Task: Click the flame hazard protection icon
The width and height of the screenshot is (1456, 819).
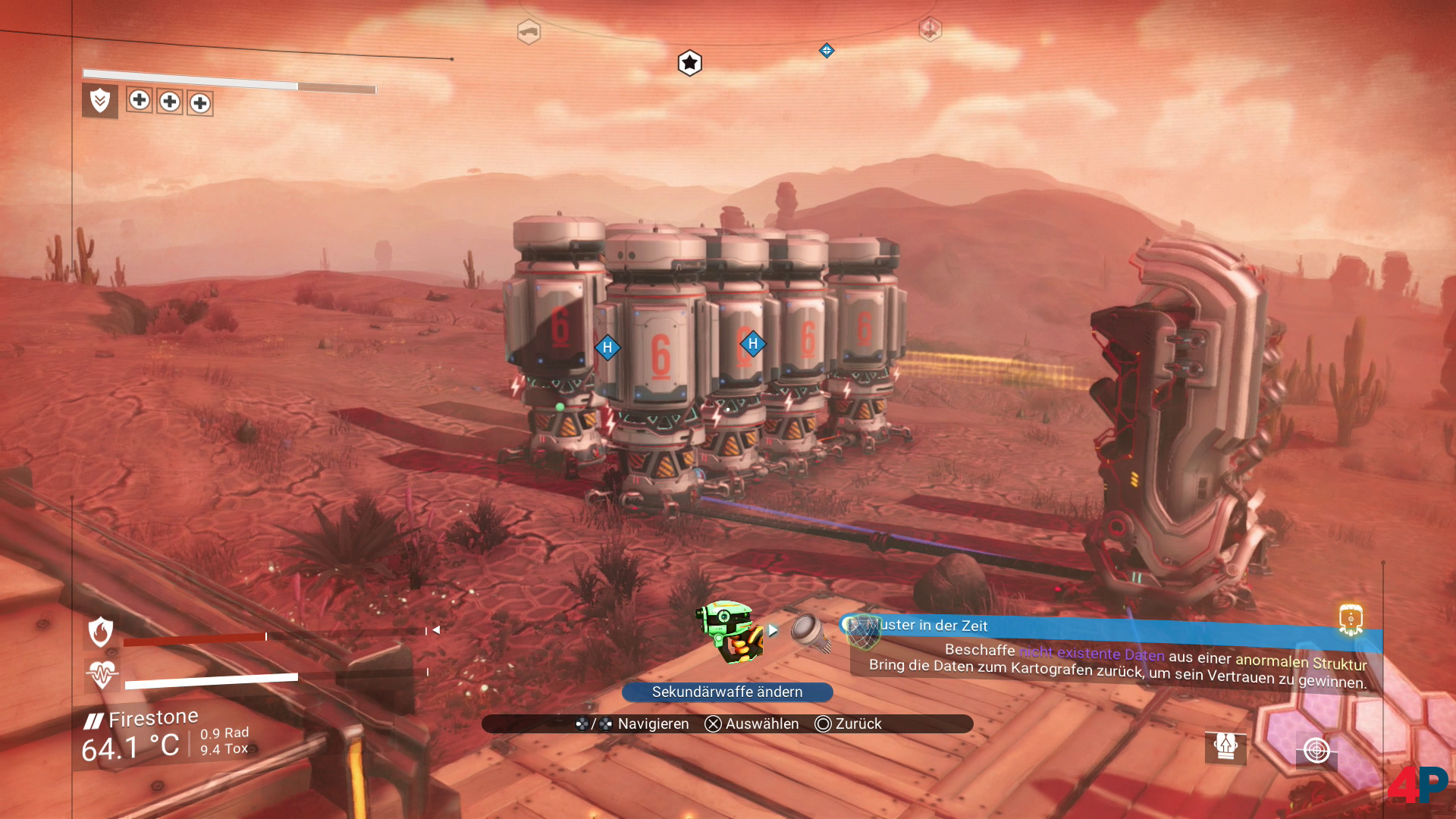Action: click(x=101, y=632)
